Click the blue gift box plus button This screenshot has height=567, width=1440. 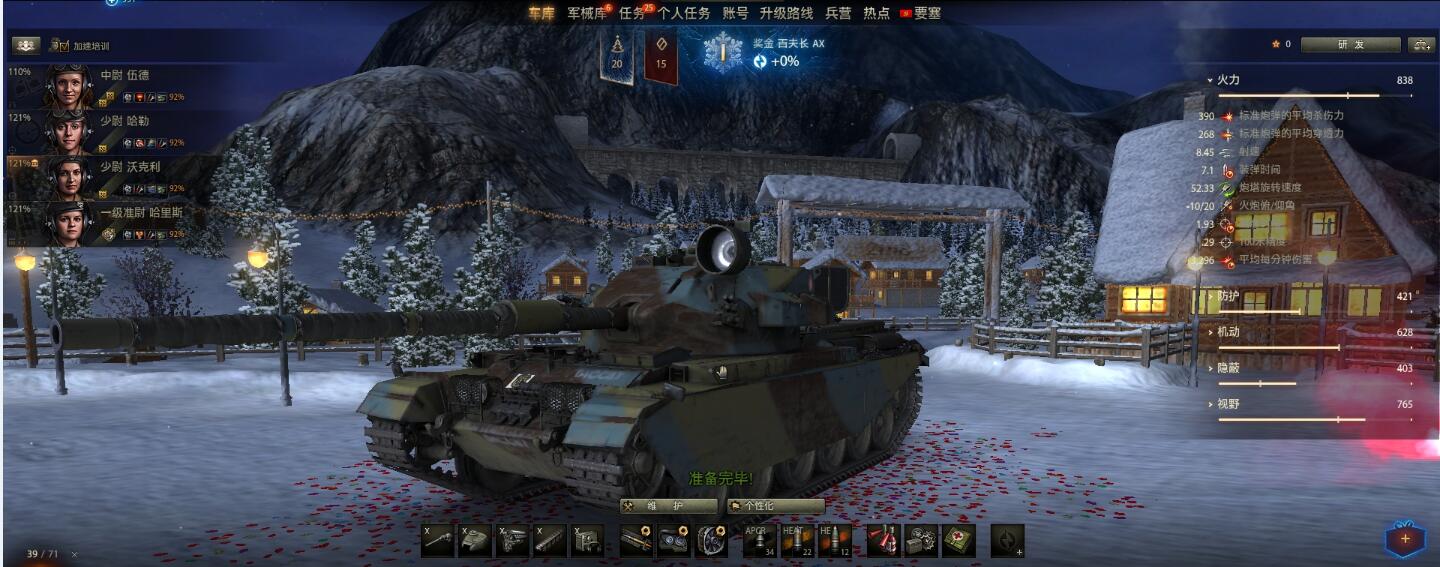click(x=1404, y=539)
